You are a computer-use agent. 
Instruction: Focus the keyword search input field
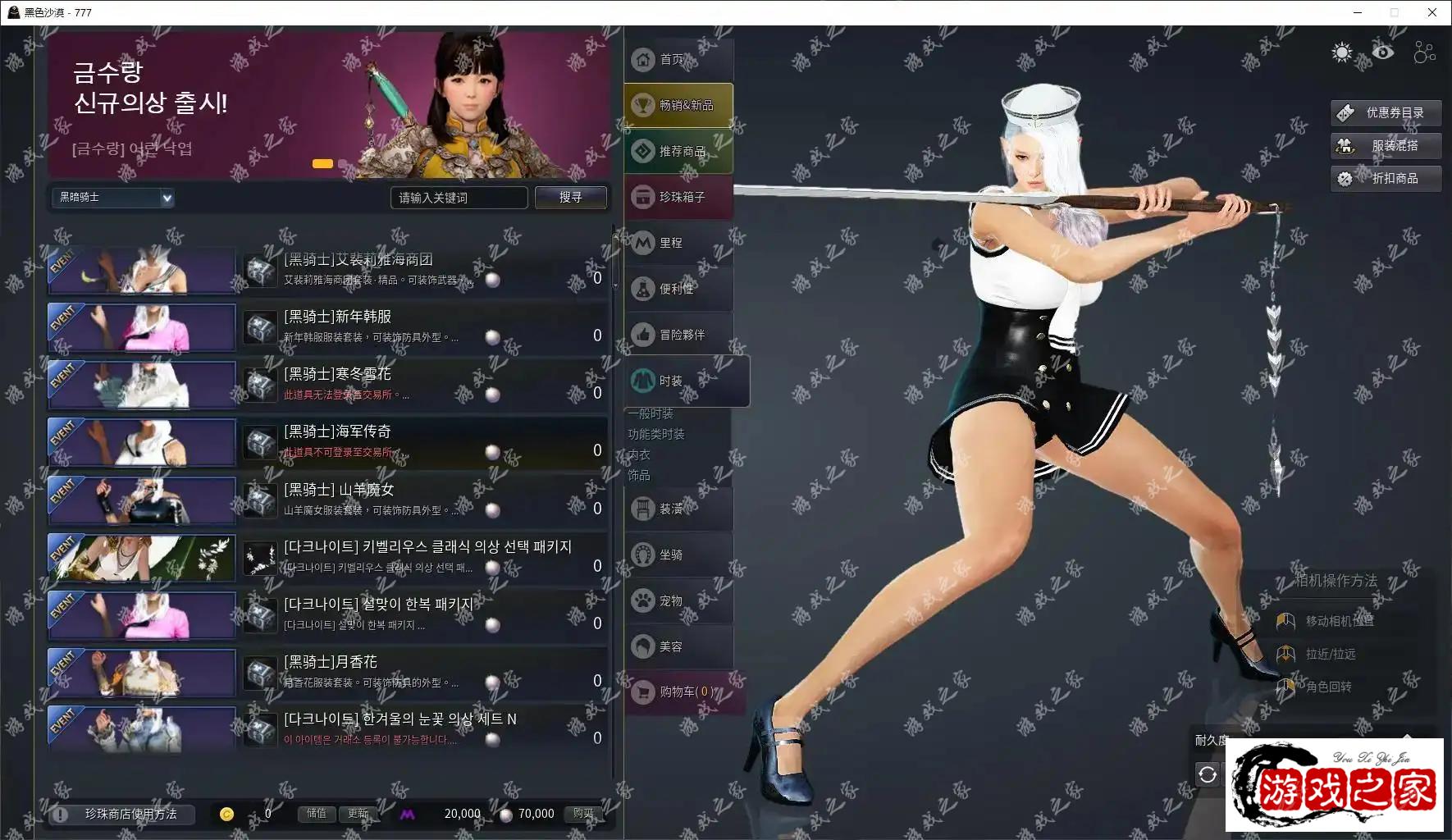coord(459,198)
